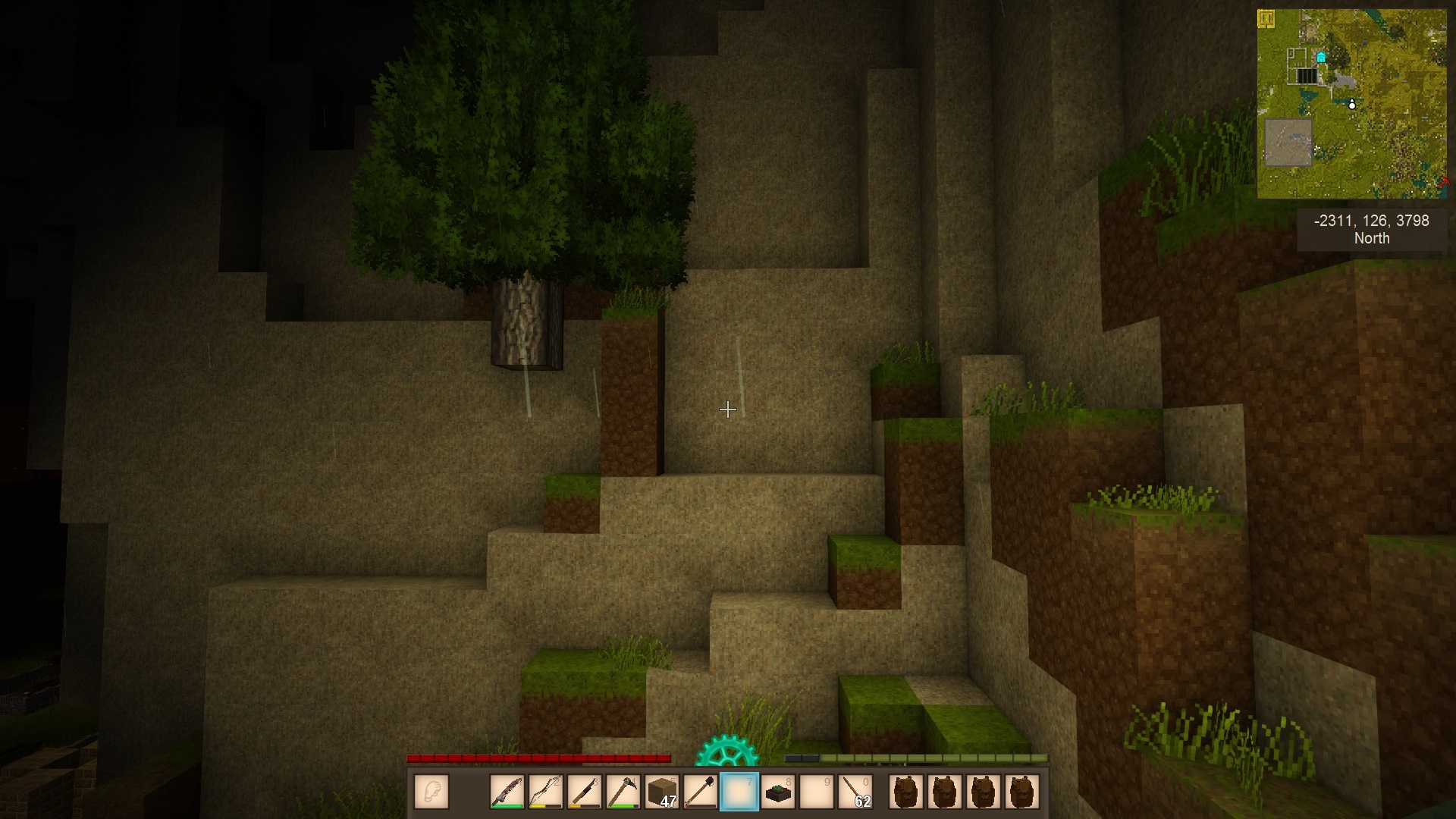Select the yellow waypoint marker on minimap

coord(1266,18)
